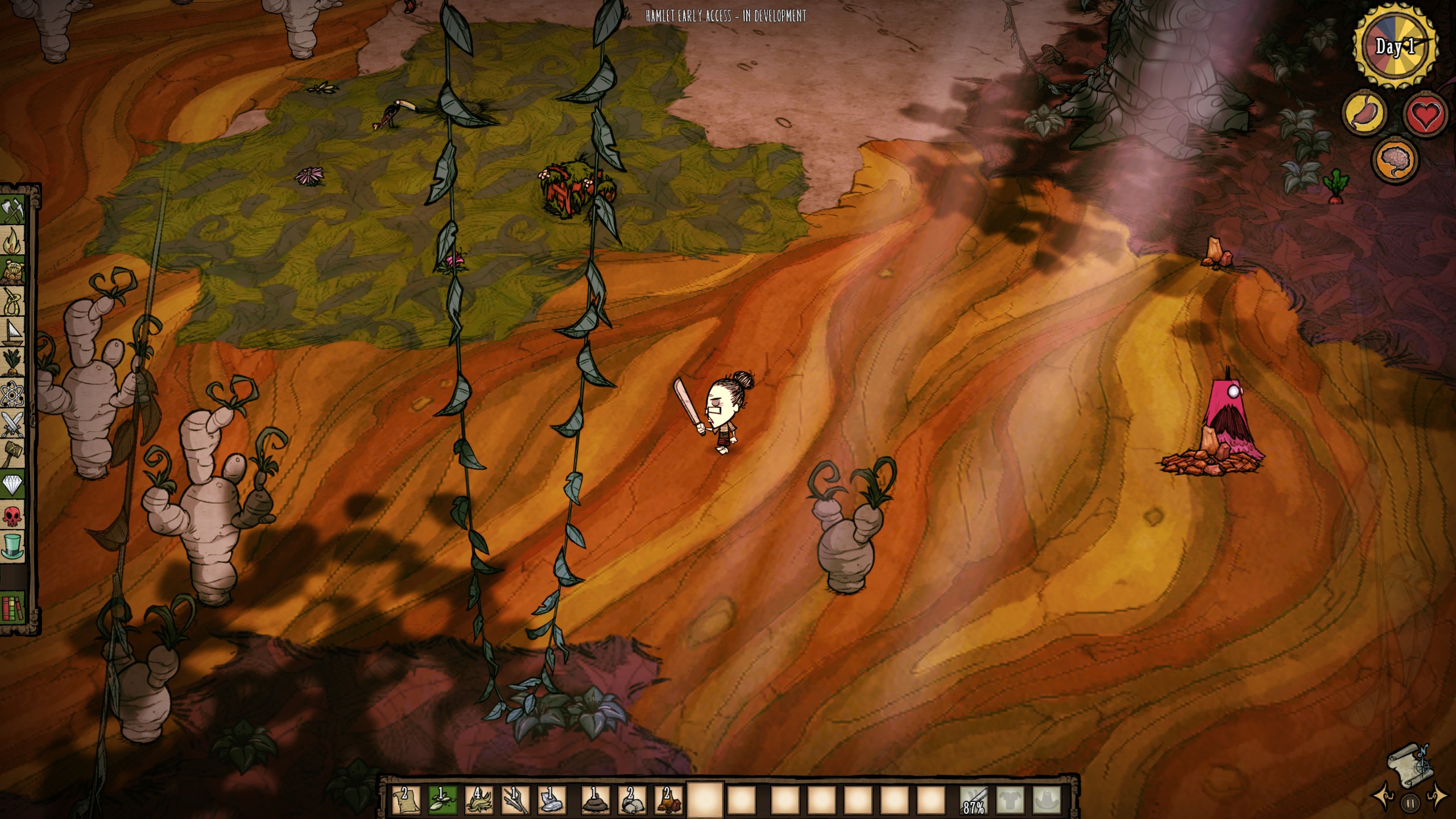Open the Science atom crafting tab
Screen dimensions: 1456x819
pos(14,392)
